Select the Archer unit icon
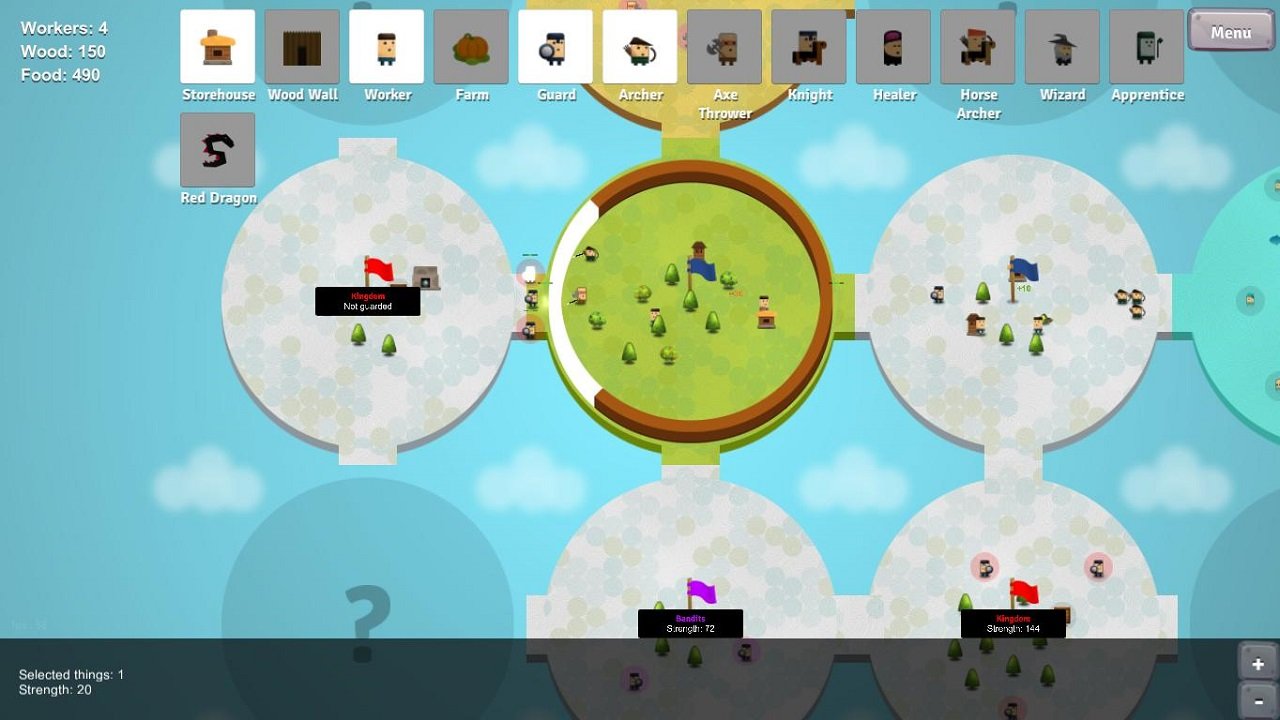 640,47
